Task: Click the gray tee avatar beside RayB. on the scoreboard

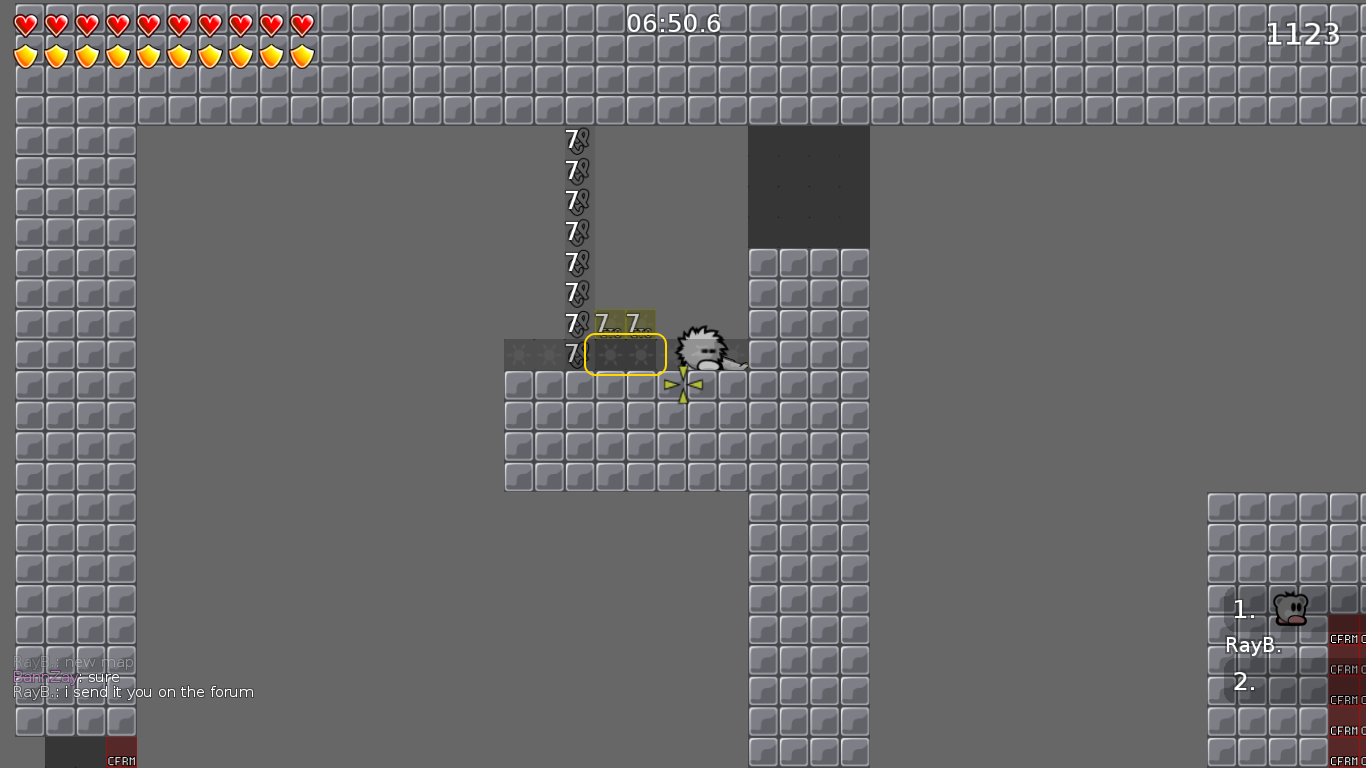Action: [x=1289, y=607]
